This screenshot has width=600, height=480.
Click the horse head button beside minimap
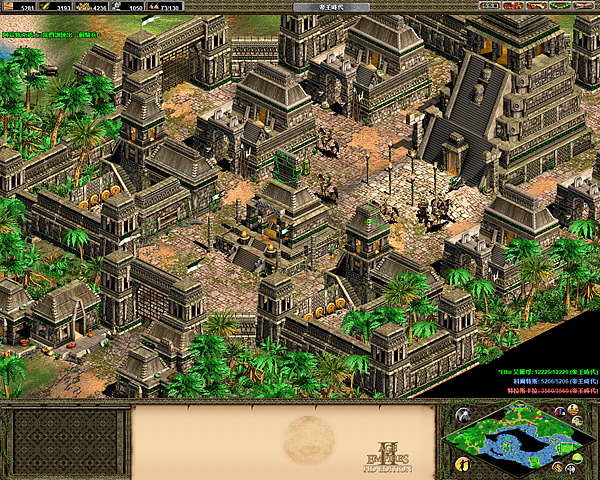[463, 415]
